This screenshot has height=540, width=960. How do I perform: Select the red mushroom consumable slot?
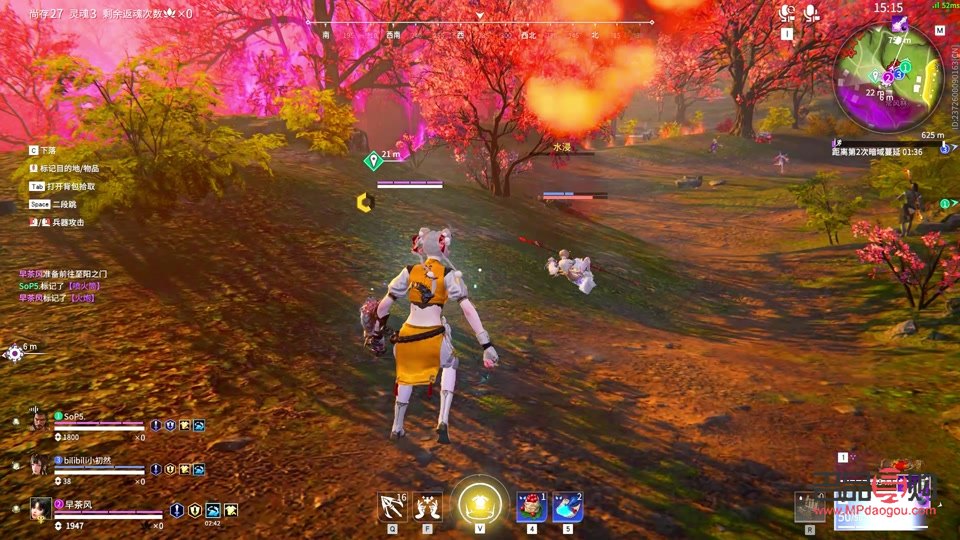[531, 507]
